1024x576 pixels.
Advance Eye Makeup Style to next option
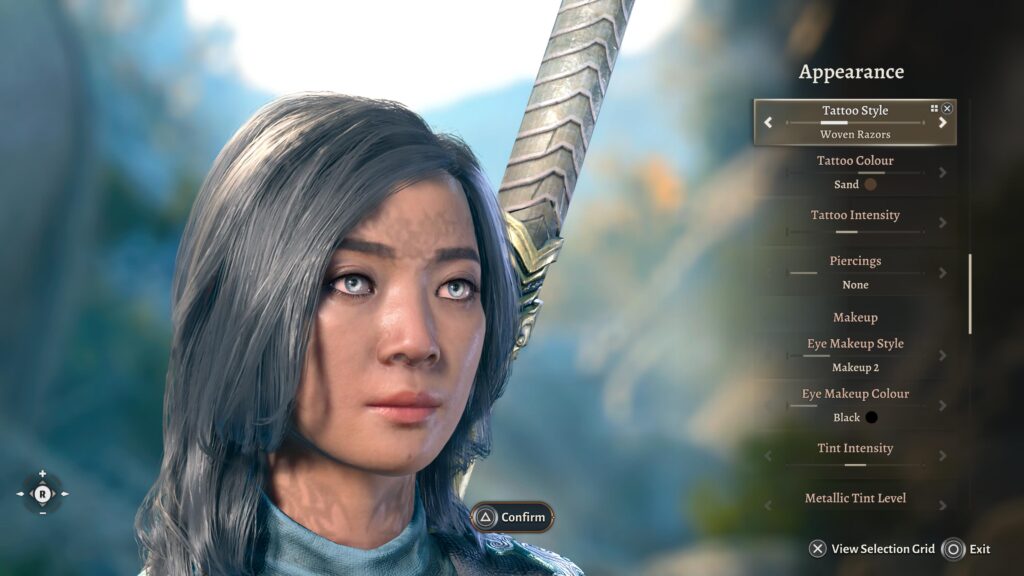click(x=942, y=355)
